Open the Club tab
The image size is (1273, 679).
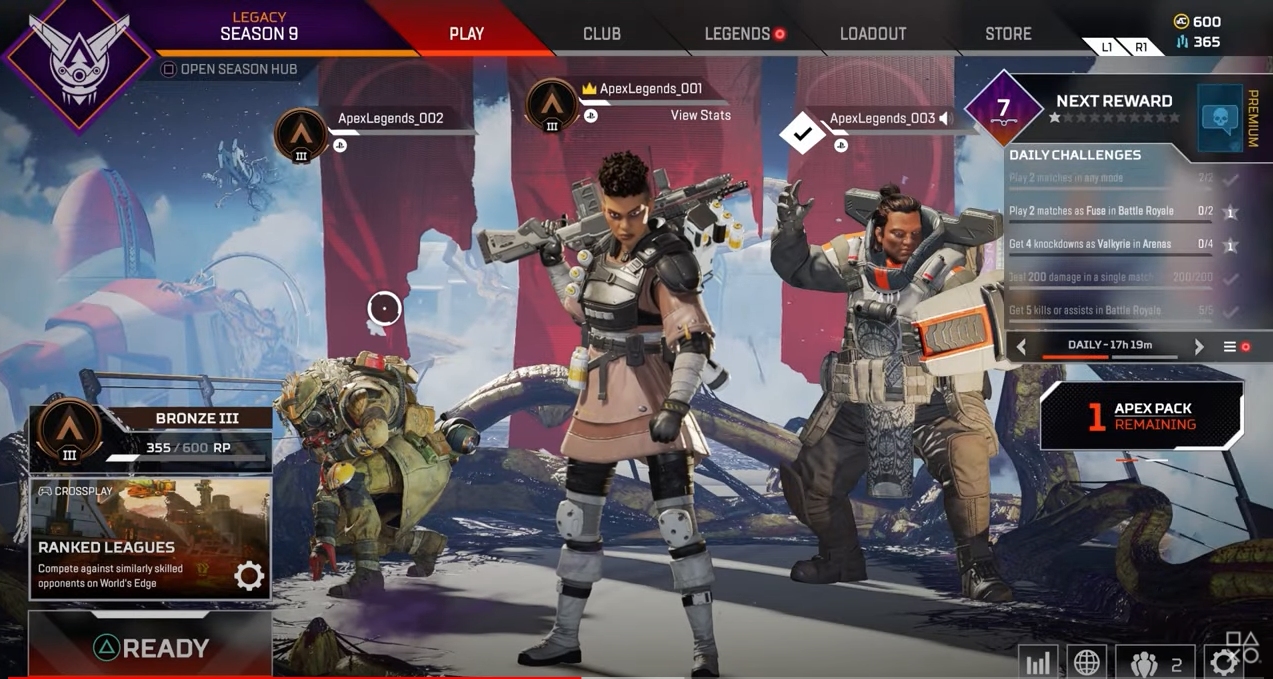coord(601,33)
